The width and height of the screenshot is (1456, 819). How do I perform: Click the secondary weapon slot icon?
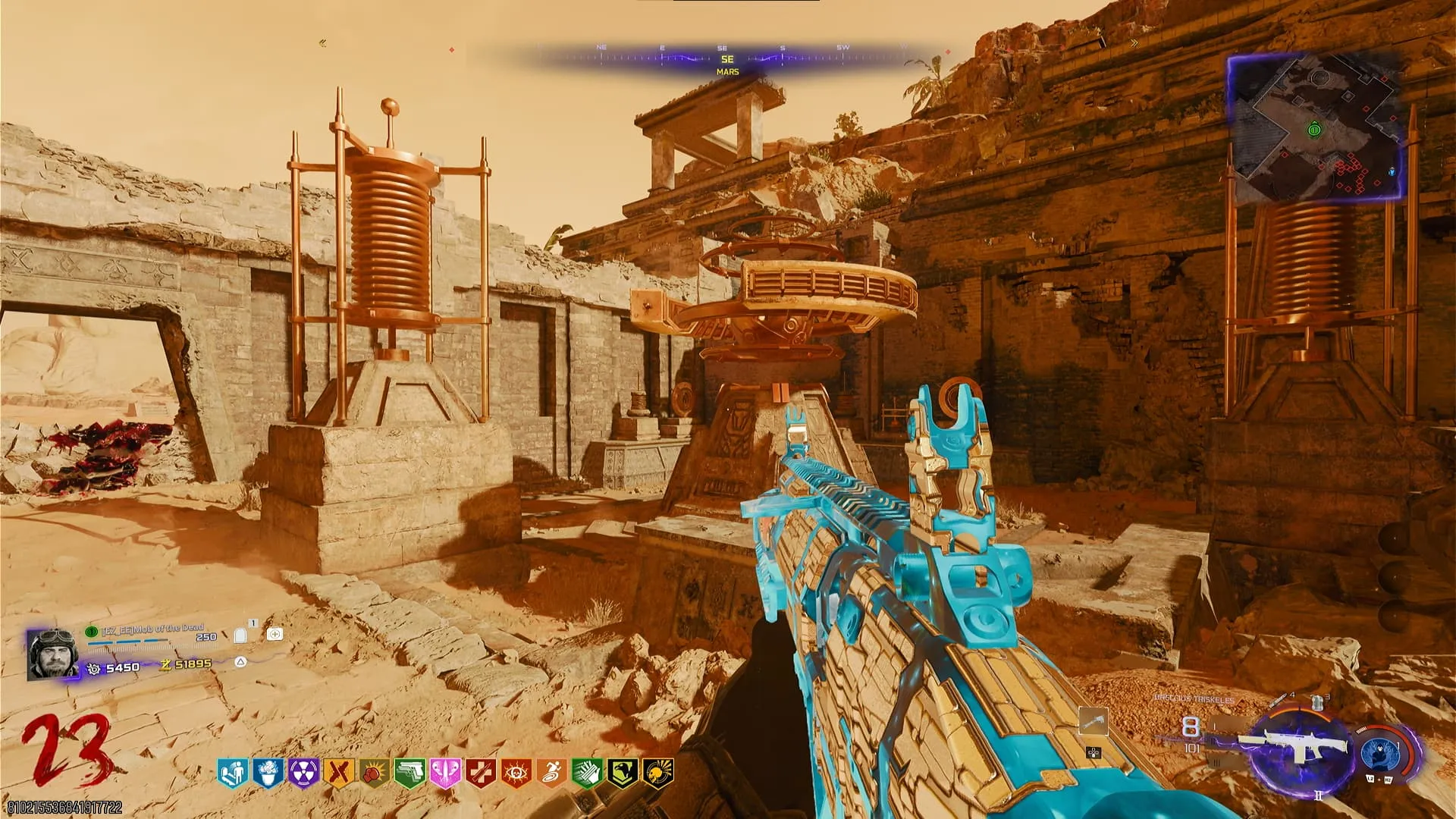[x=1093, y=721]
